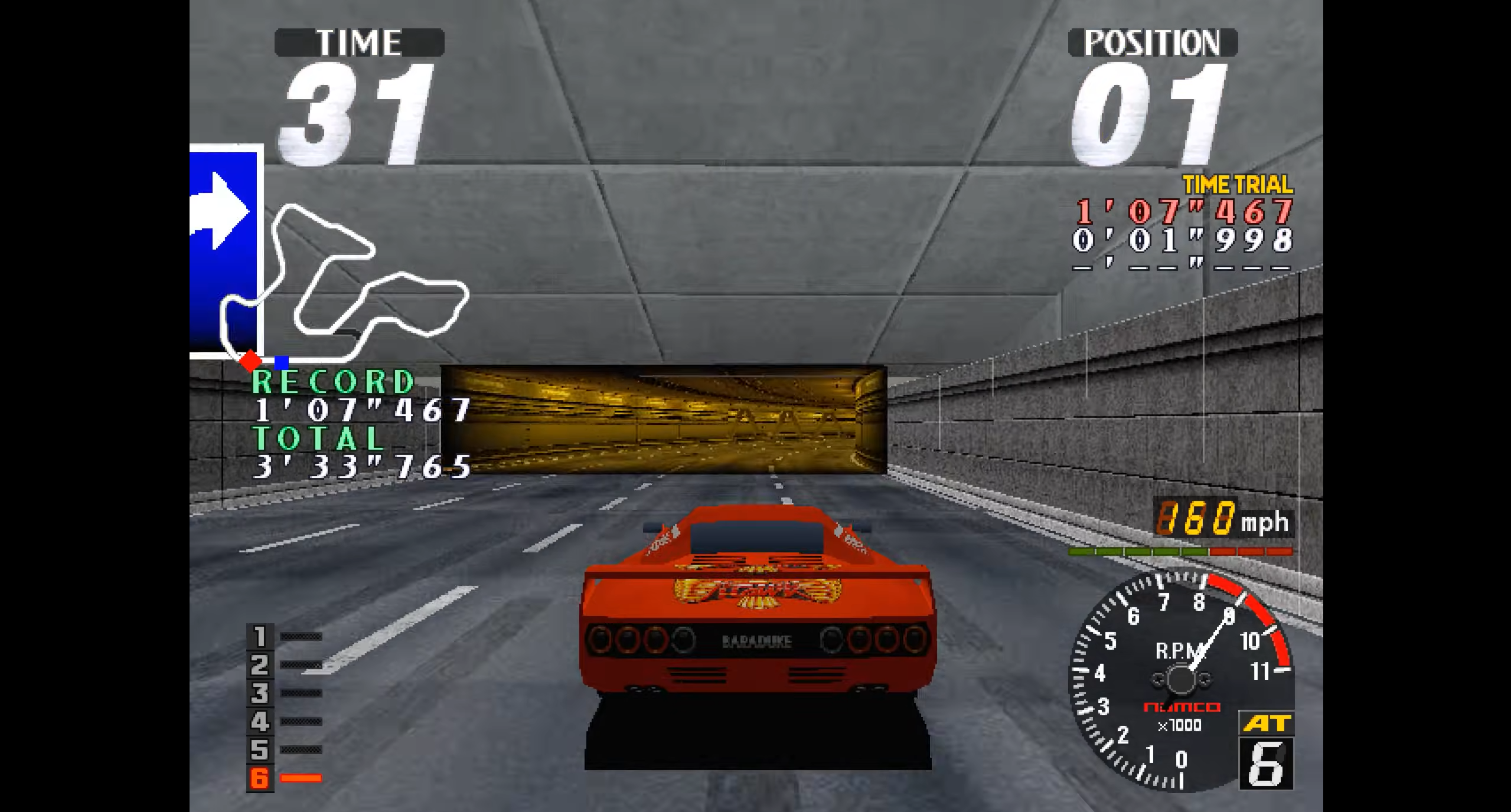Viewport: 1511px width, 812px height.
Task: Toggle the highlighted gear 6 indicator
Action: coord(260,777)
